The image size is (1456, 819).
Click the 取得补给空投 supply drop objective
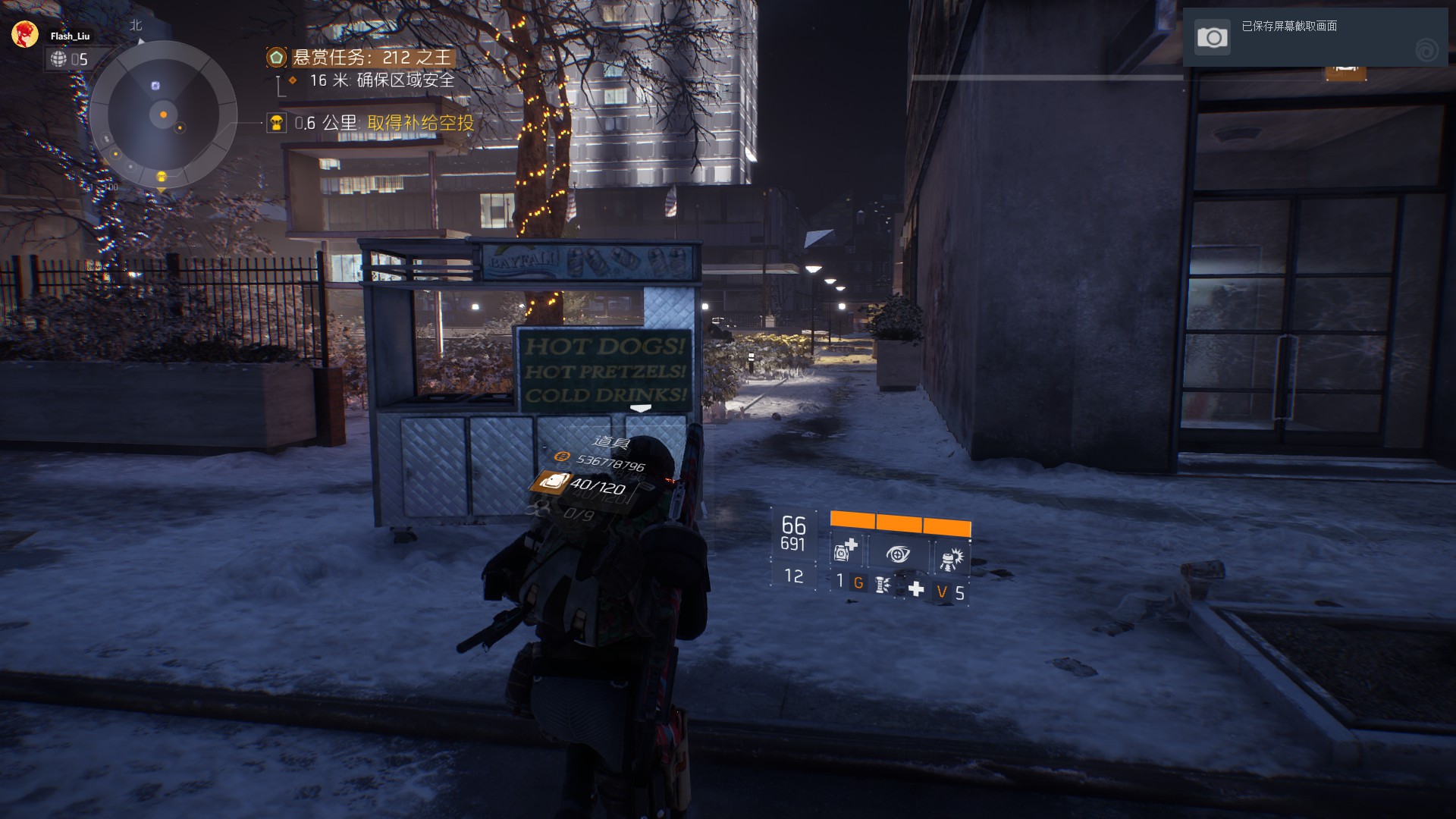pos(419,123)
